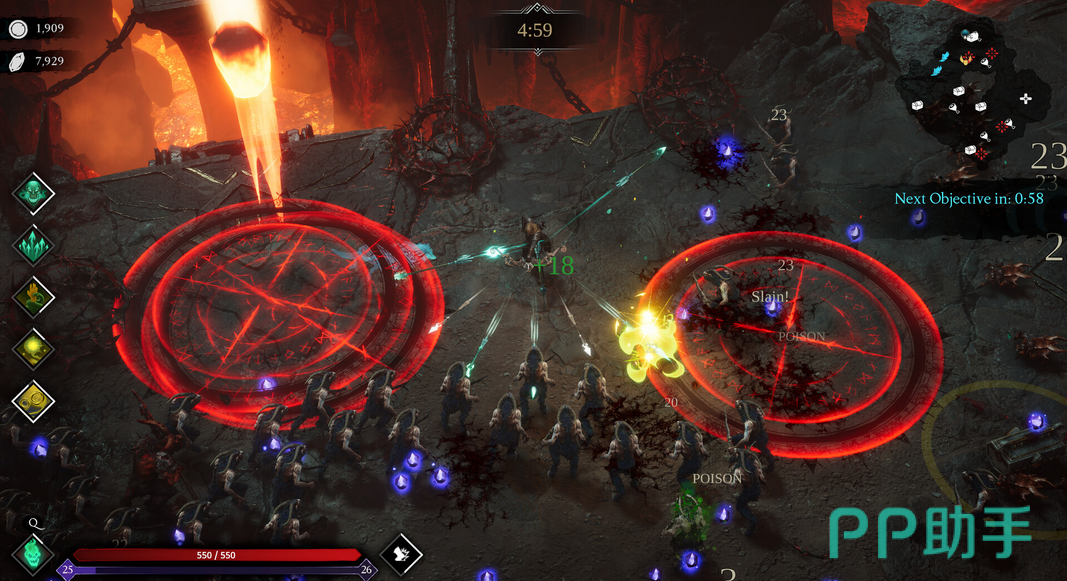Activate the teal arrow volley ability
The image size is (1067, 581).
pos(33,245)
